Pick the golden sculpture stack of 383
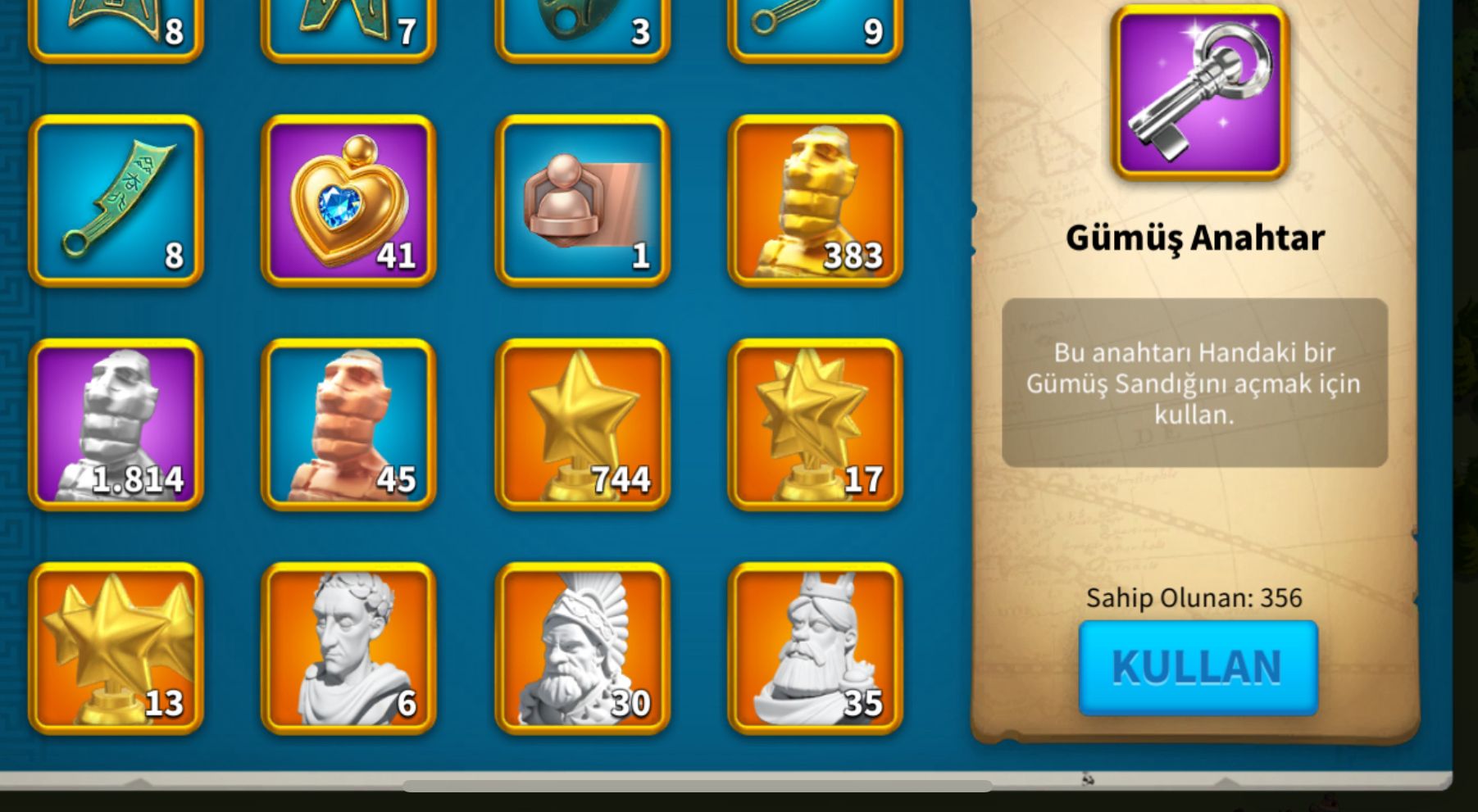 (x=815, y=201)
